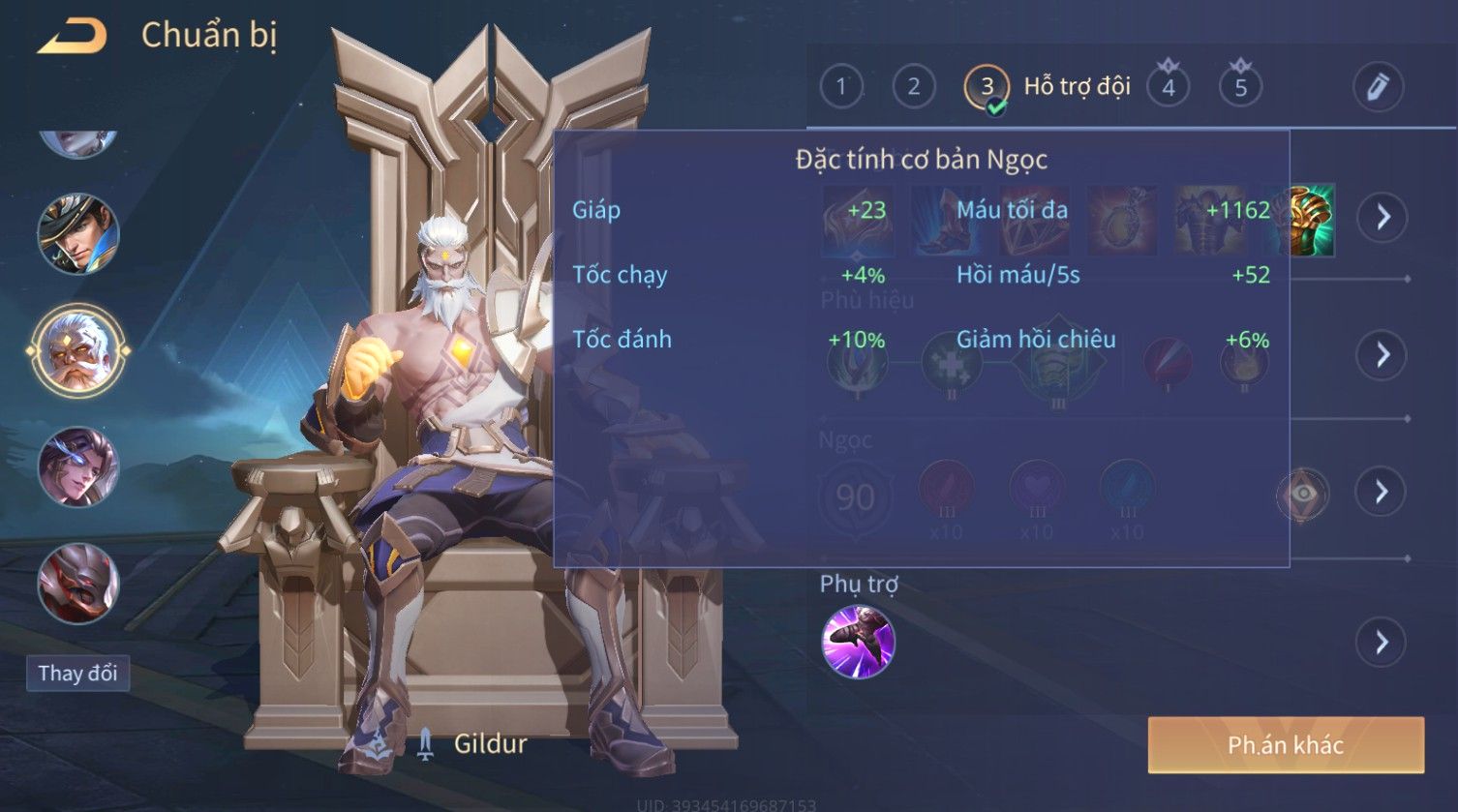This screenshot has height=812, width=1458.
Task: Select the Phụ trợ spell icon
Action: 858,642
